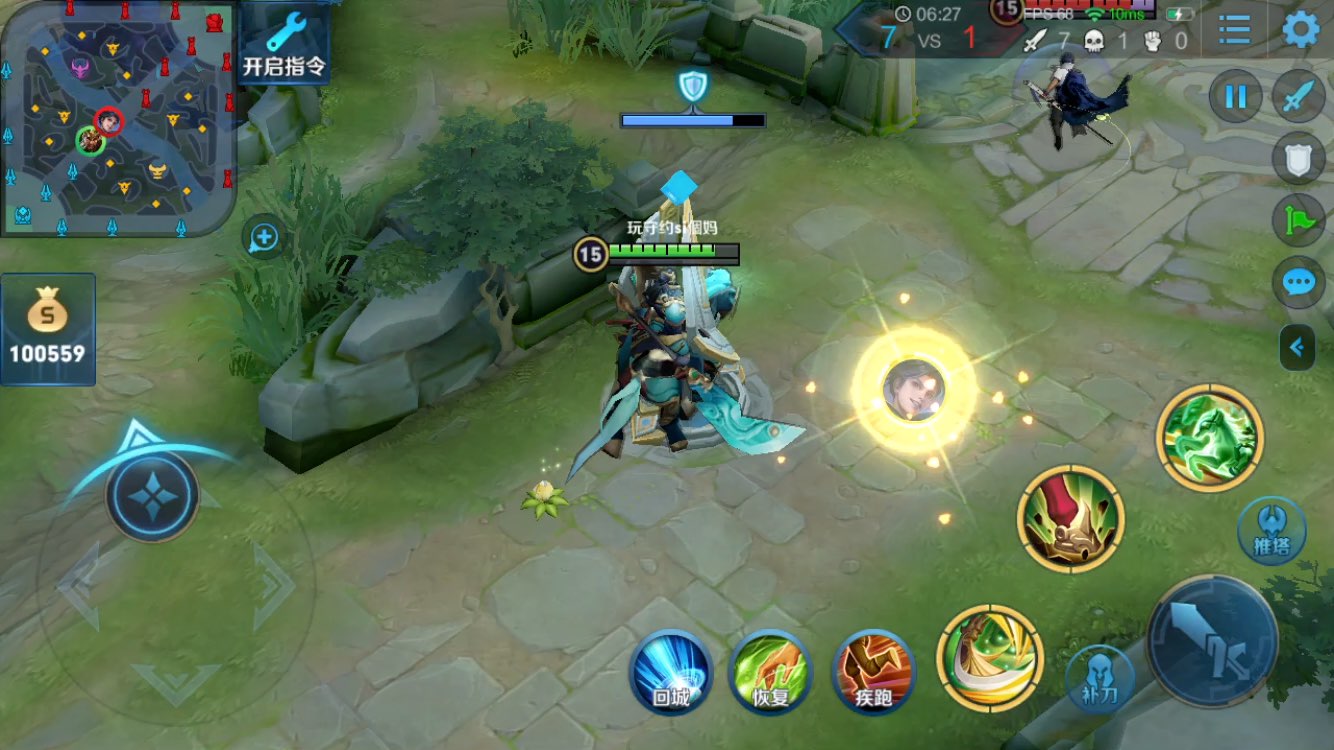Use the 恢复 heal skill
The image size is (1334, 750).
(770, 671)
